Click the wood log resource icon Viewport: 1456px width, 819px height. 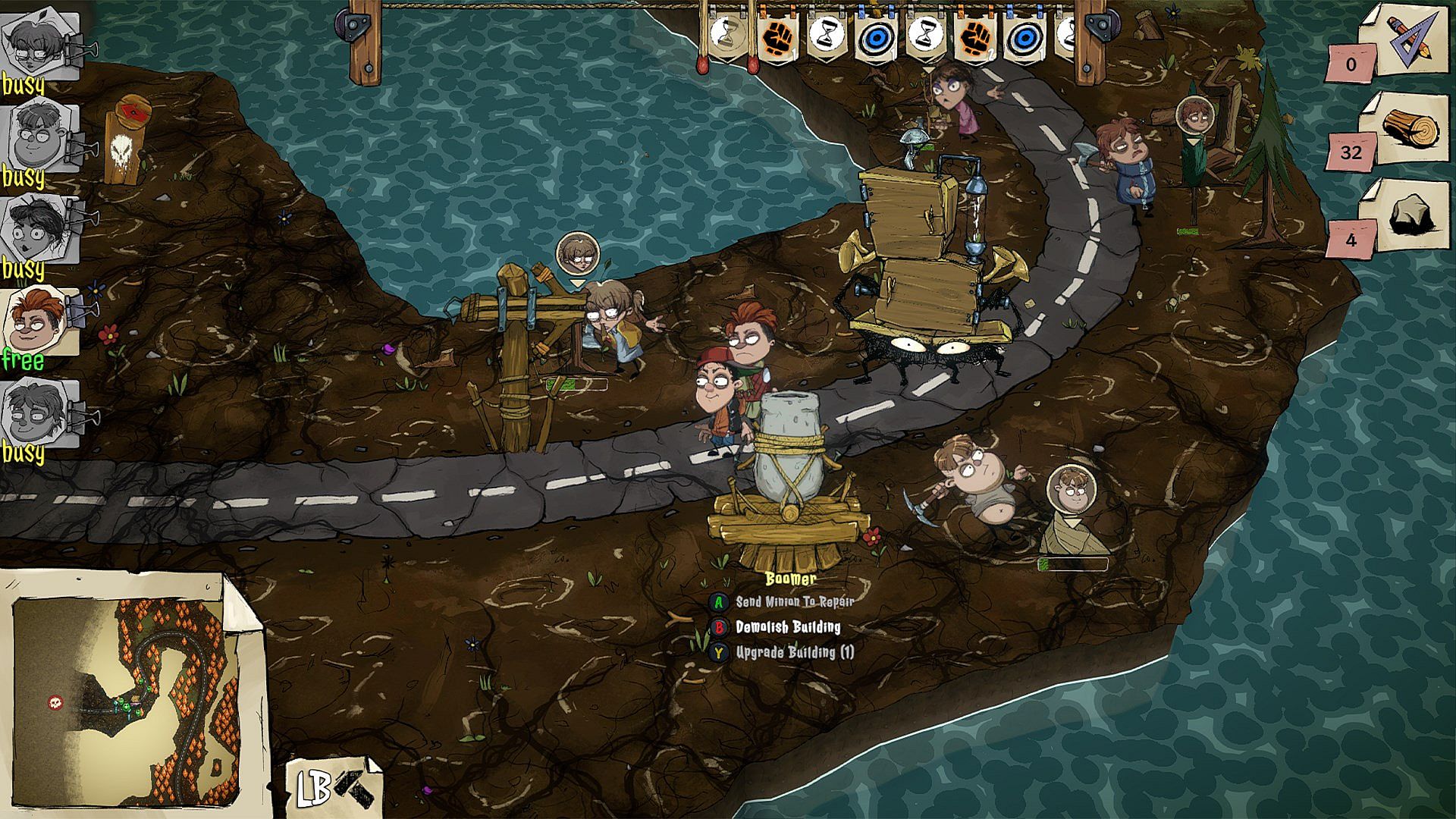pyautogui.click(x=1409, y=129)
